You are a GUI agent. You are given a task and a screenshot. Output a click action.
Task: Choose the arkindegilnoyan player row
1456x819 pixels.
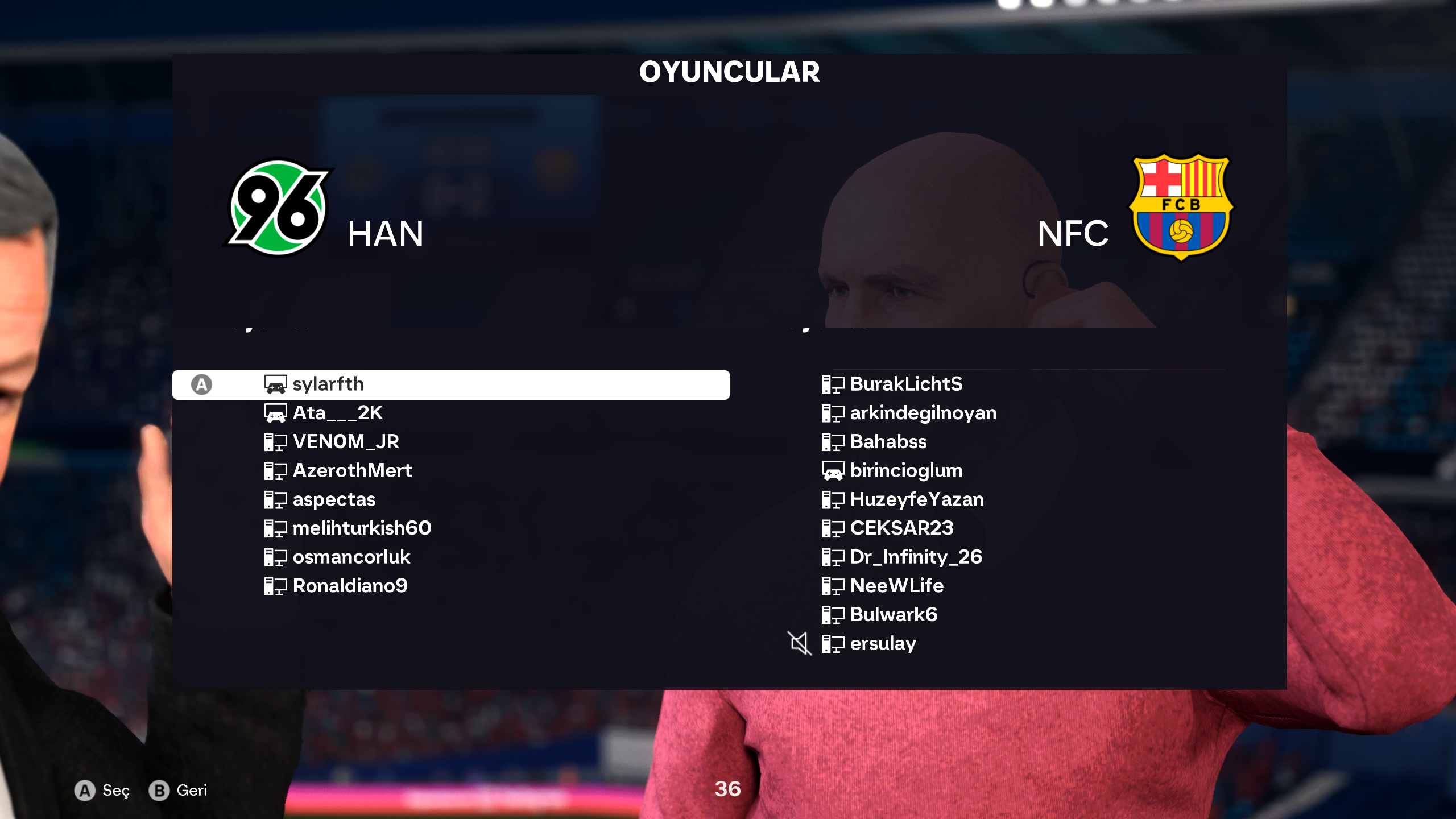point(923,413)
